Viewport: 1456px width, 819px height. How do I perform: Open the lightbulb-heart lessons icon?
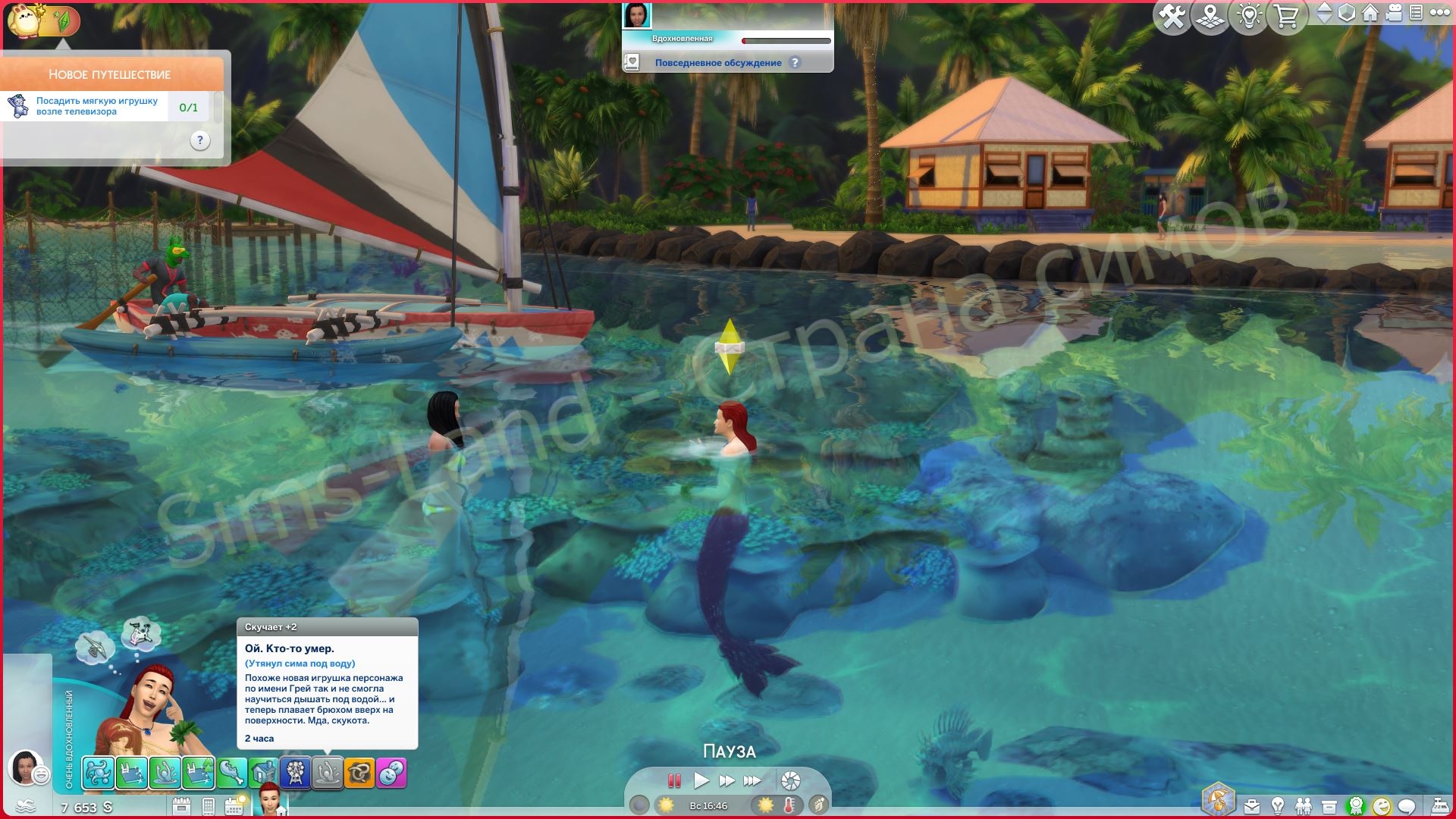[x=1249, y=17]
